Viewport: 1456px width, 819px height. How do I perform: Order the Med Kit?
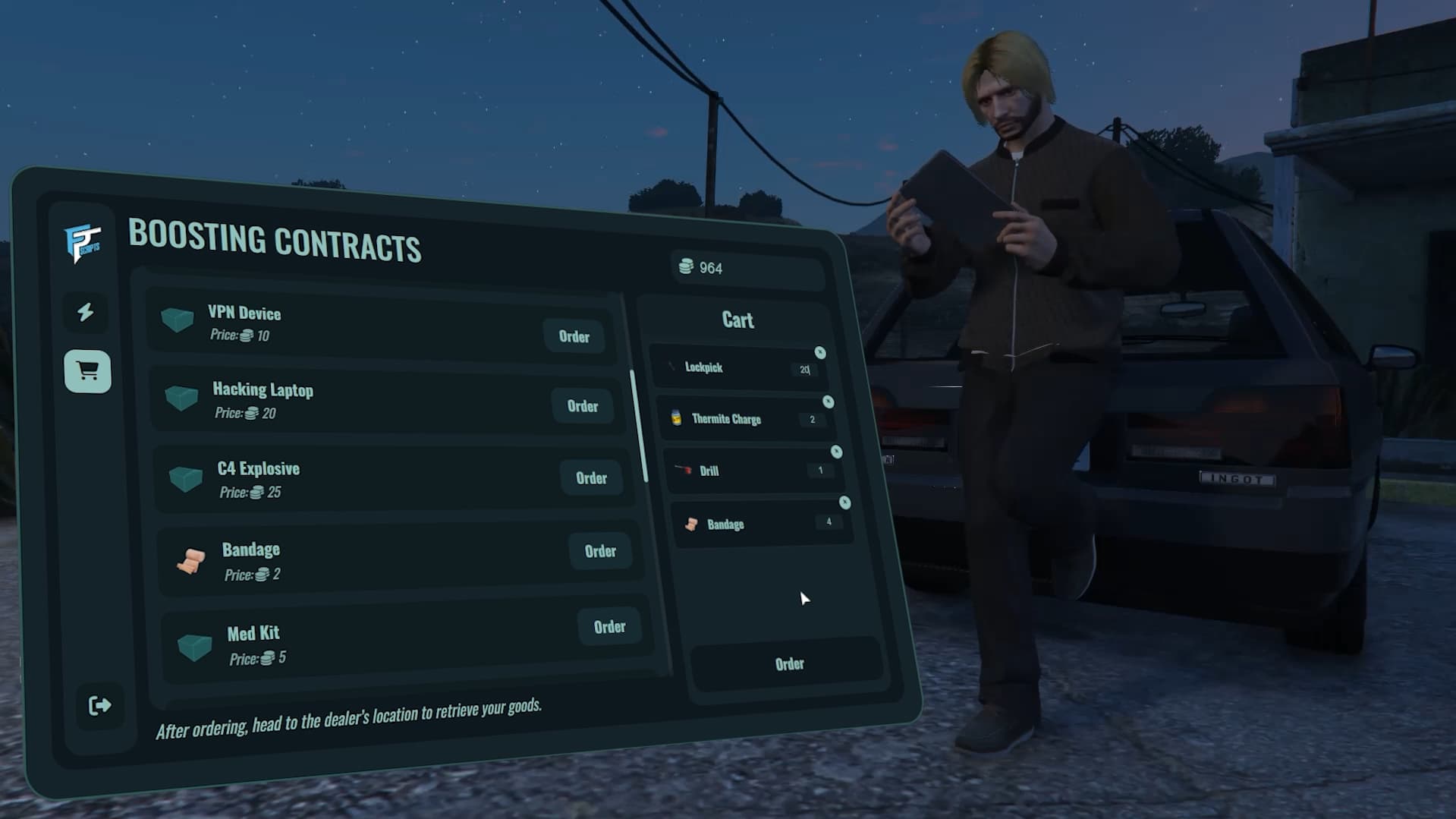[x=610, y=627]
